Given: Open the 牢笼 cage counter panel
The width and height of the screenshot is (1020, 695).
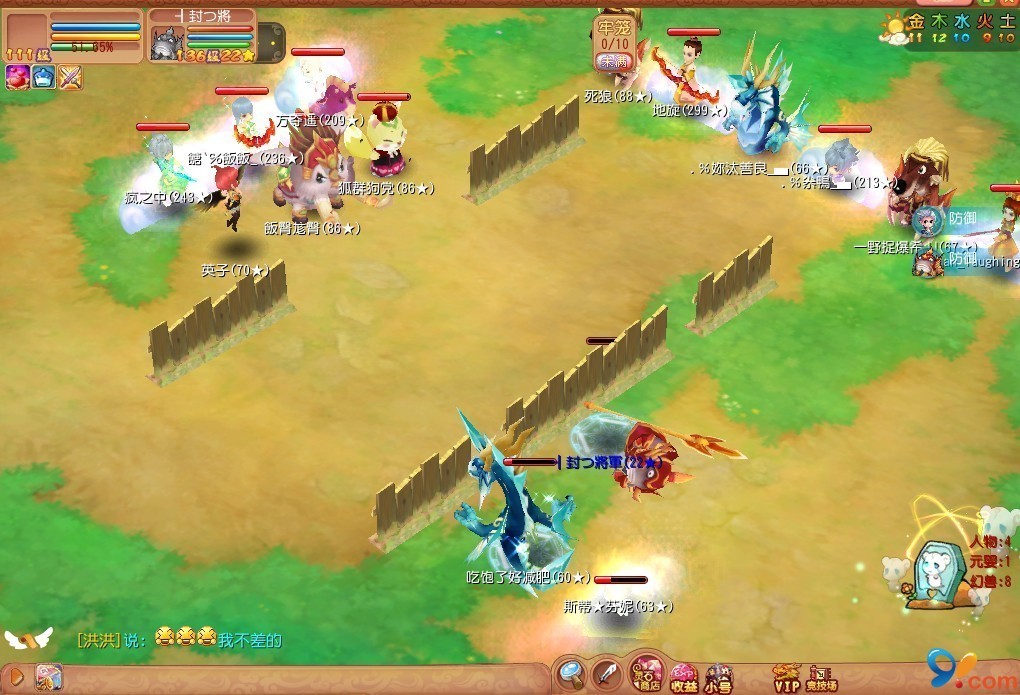Looking at the screenshot, I should 612,44.
